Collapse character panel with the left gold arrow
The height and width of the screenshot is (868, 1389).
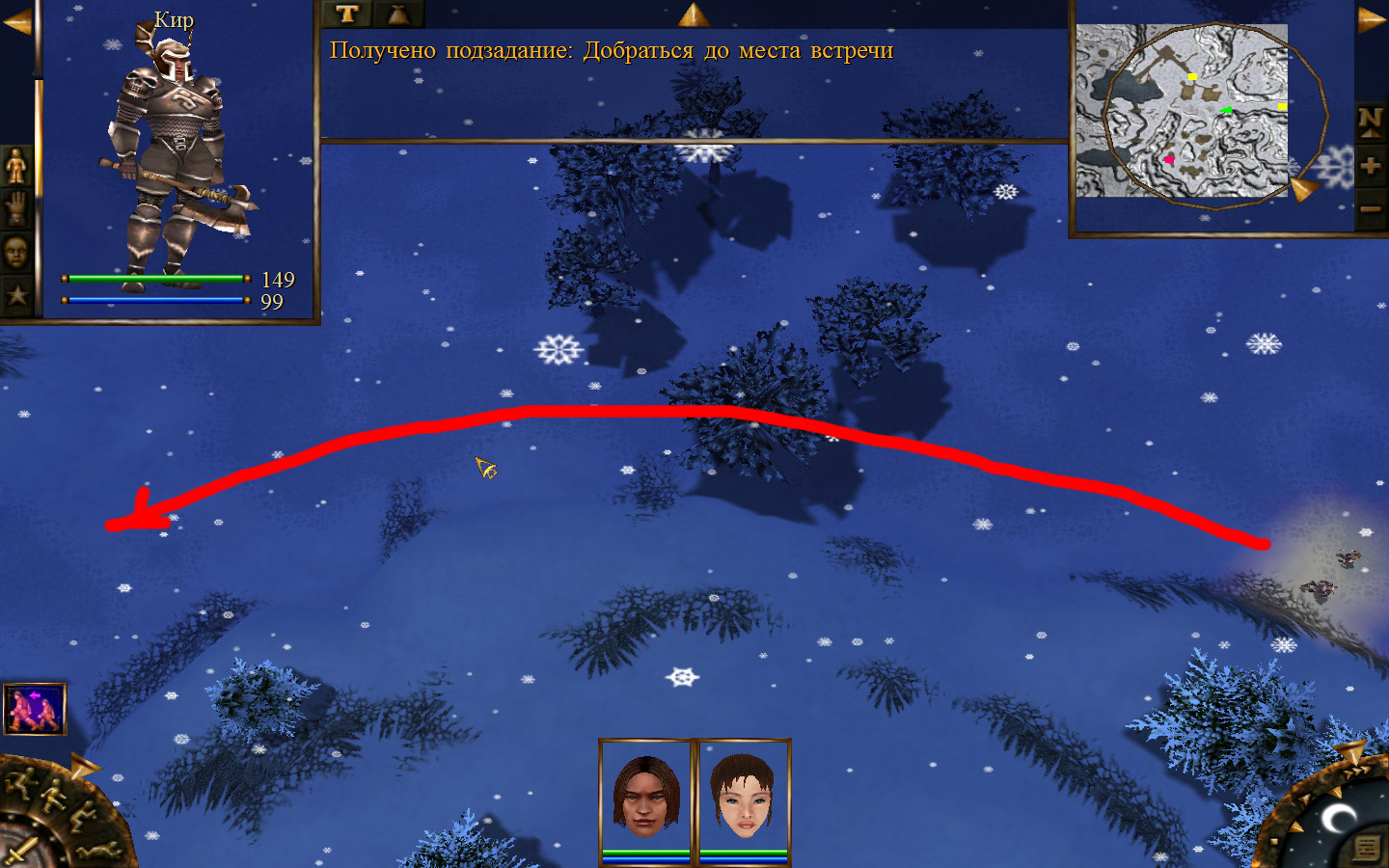click(x=16, y=21)
